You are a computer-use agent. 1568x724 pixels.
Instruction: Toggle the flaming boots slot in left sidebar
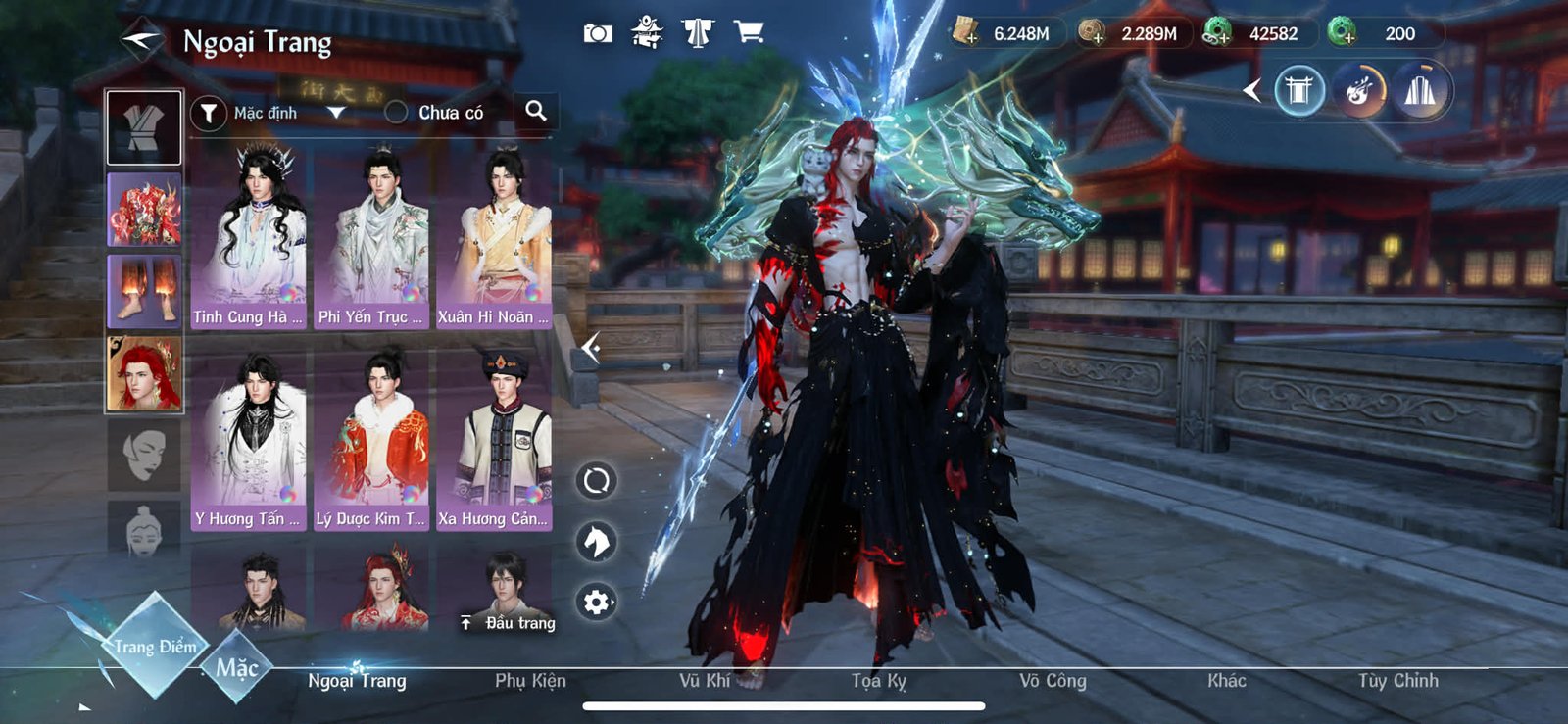[x=143, y=289]
